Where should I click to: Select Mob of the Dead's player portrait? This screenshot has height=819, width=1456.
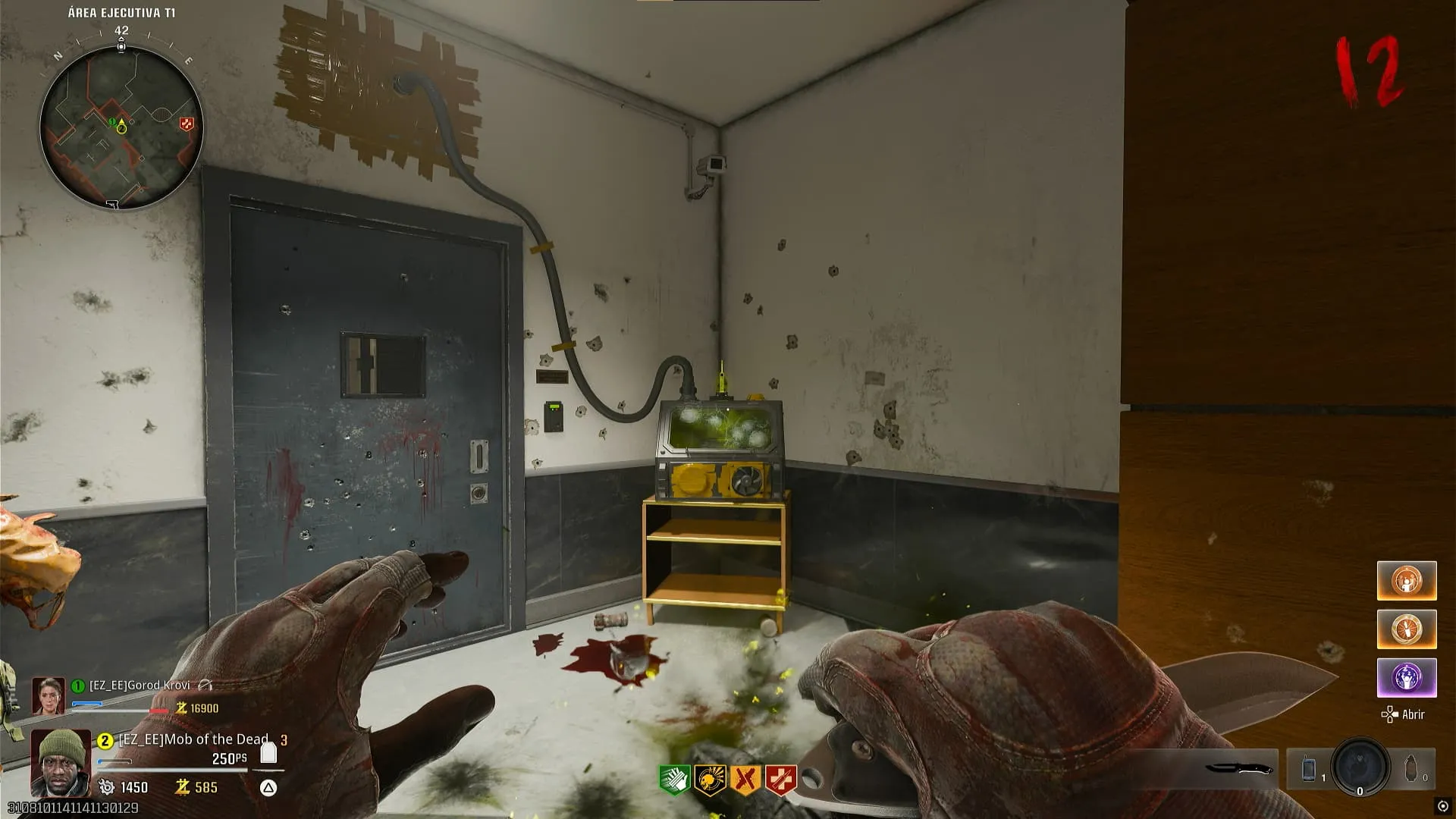point(60,761)
